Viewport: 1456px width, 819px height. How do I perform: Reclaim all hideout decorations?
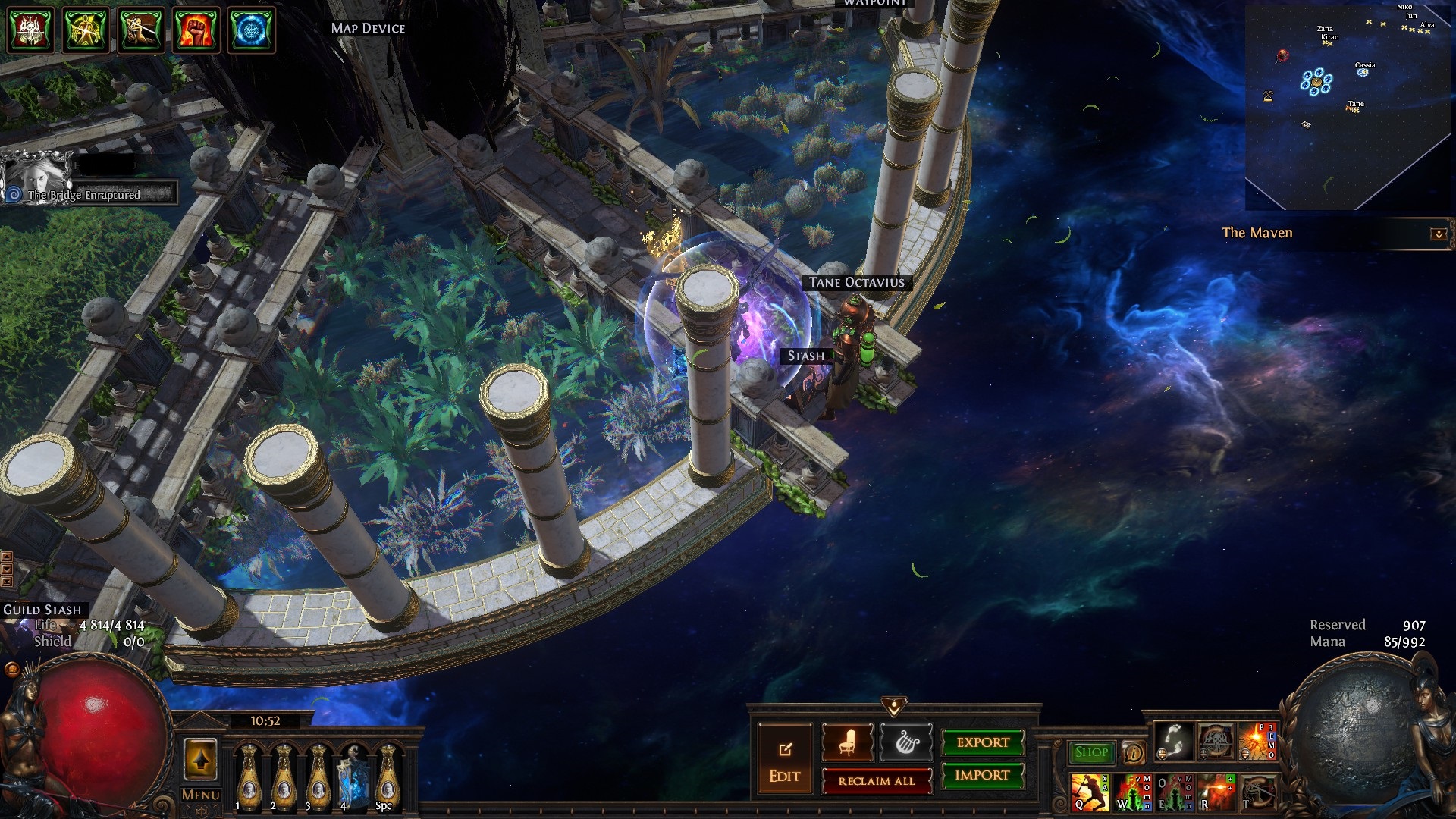(877, 781)
